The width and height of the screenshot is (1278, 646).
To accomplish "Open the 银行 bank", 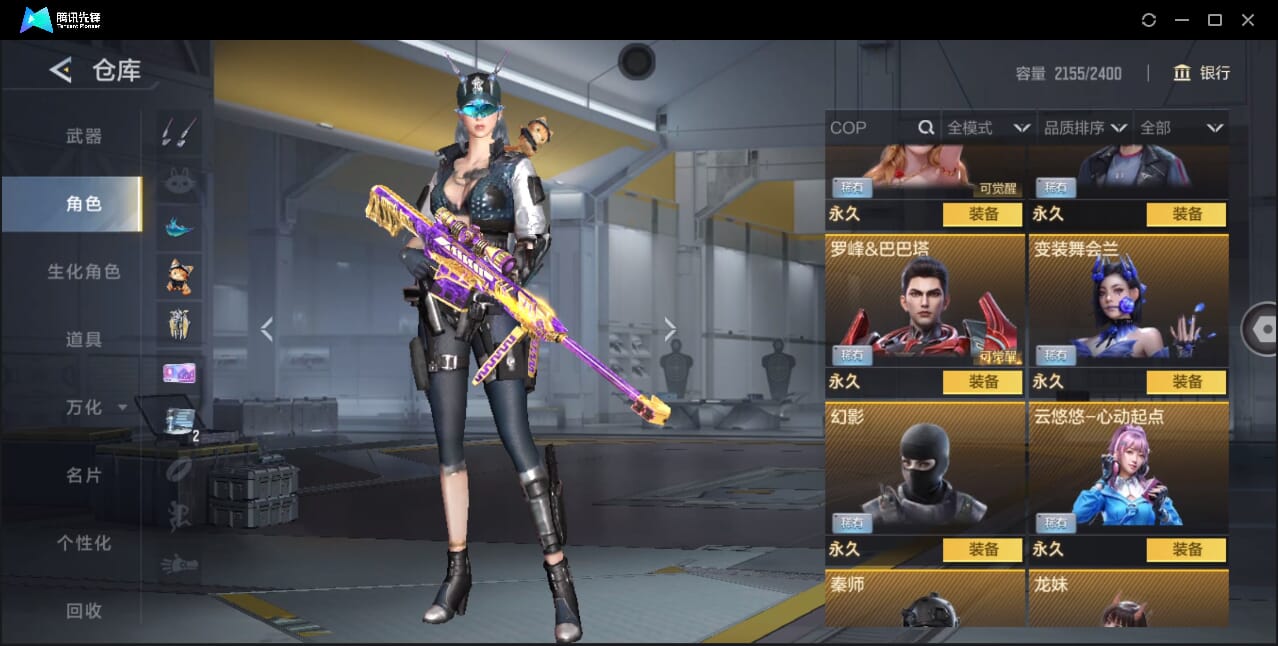I will [x=1201, y=73].
